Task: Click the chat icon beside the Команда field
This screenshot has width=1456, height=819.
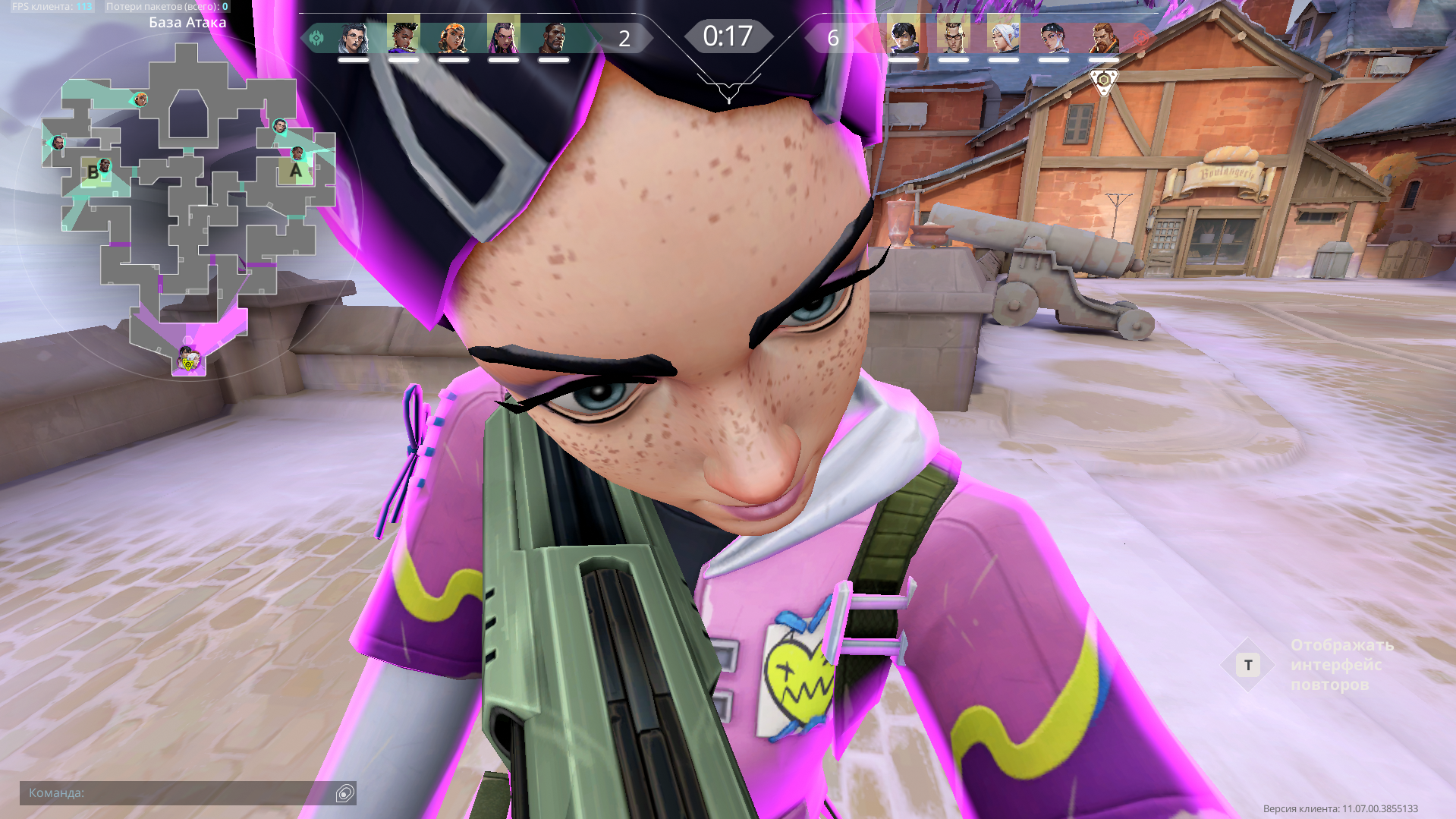Action: click(x=344, y=793)
